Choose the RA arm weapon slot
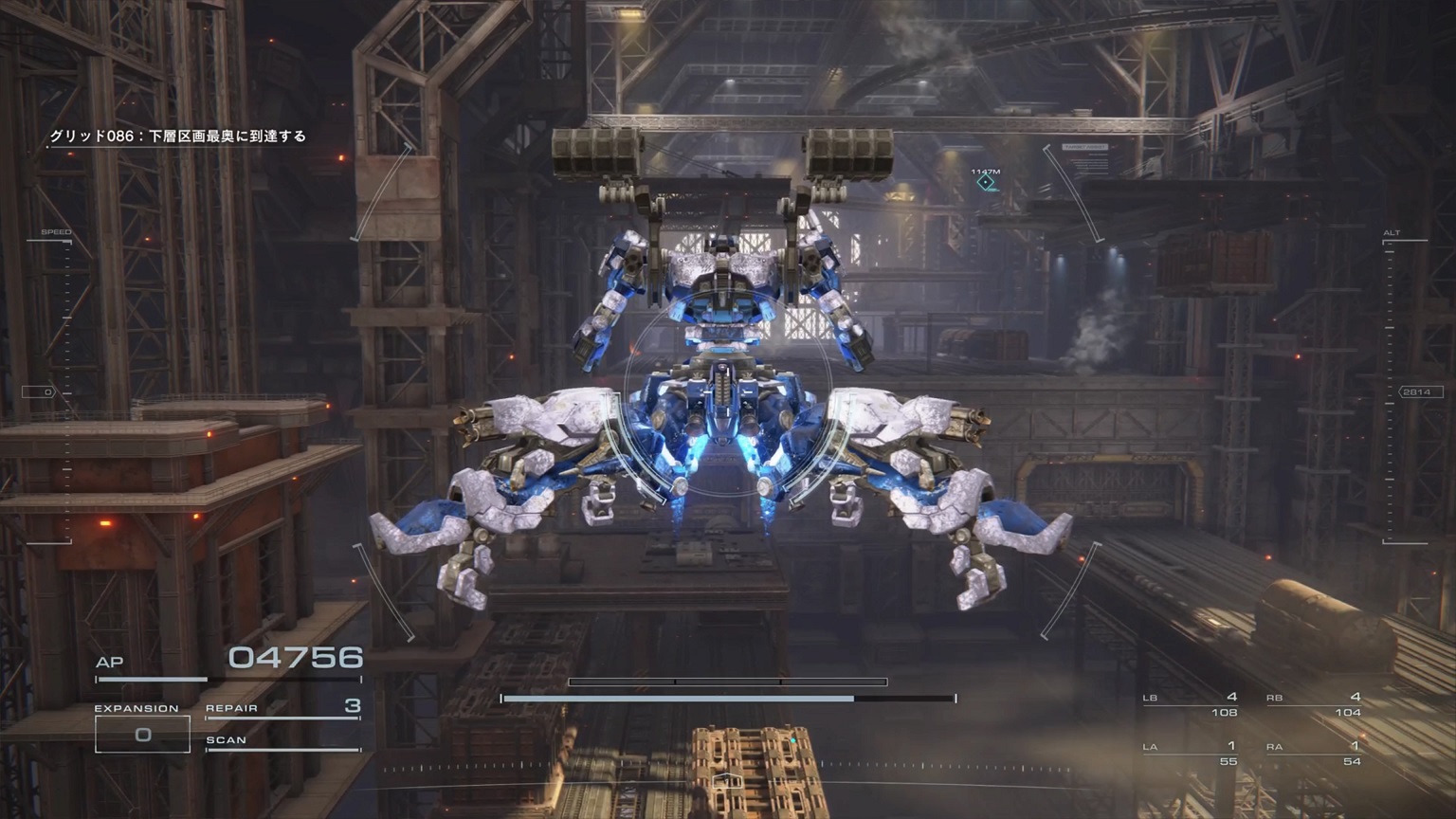 [1314, 754]
